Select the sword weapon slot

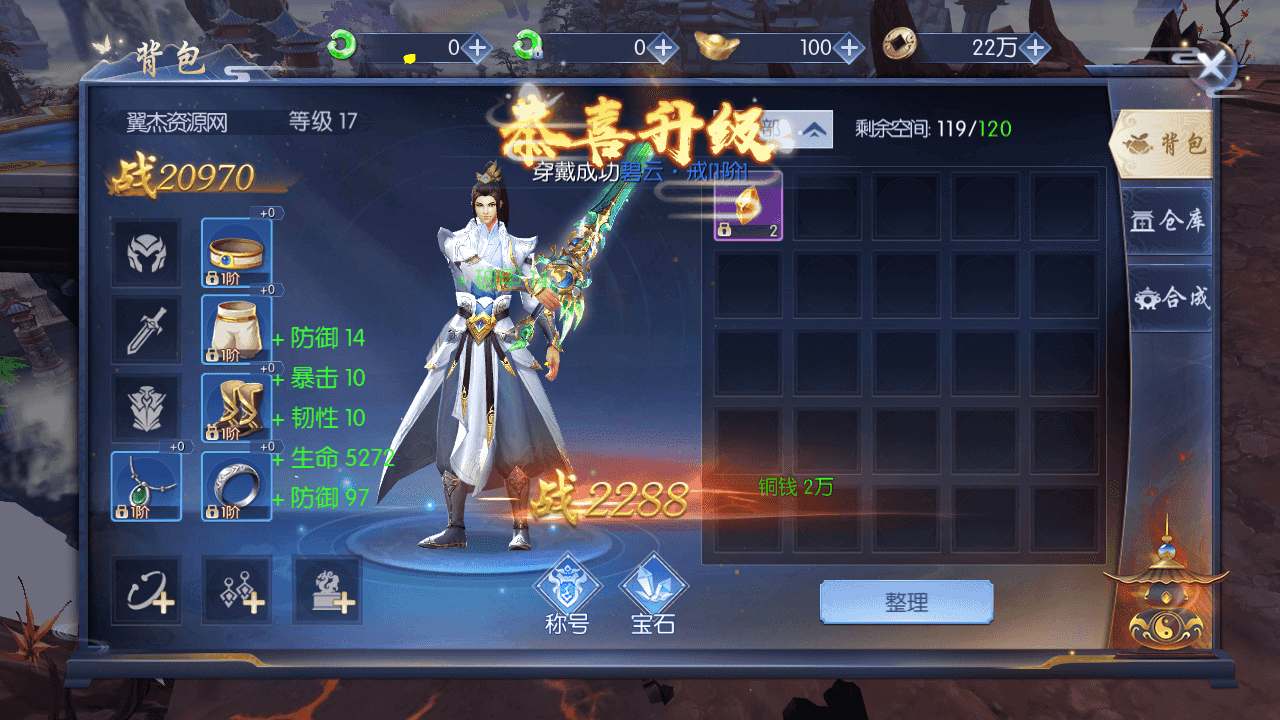[x=146, y=330]
